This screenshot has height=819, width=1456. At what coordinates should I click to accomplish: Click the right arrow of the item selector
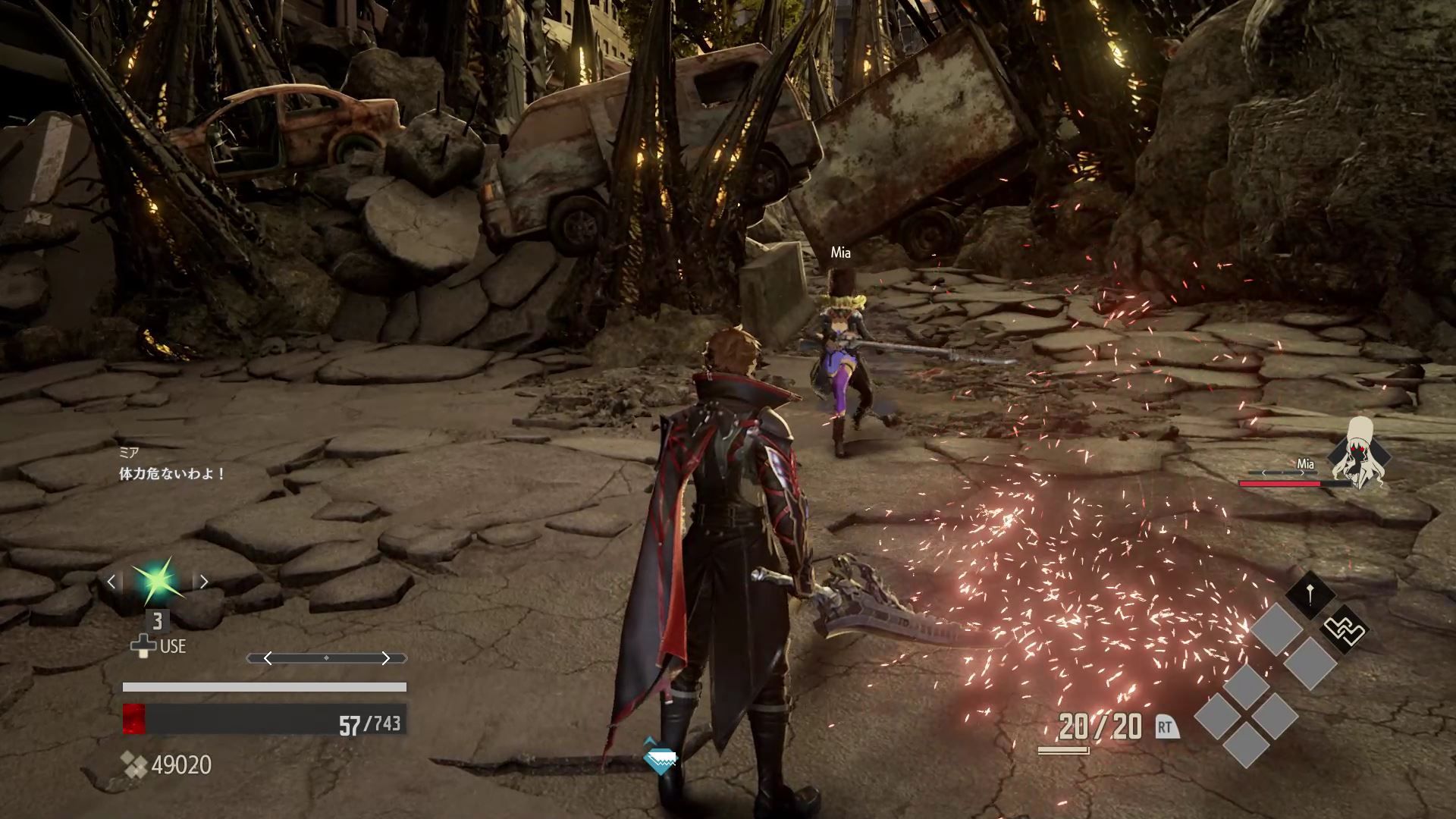[204, 581]
